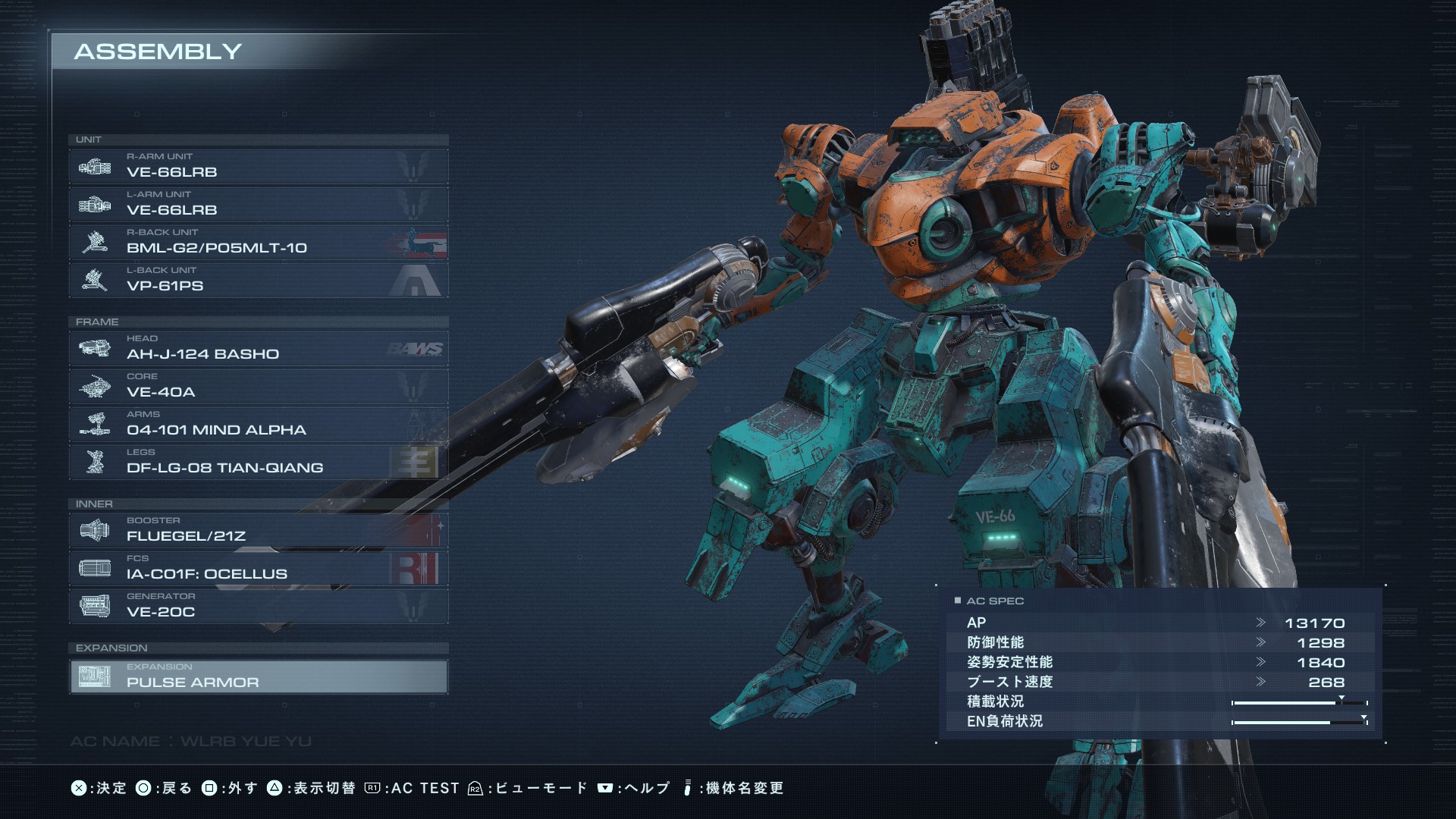1456x819 pixels.
Task: Change the VE-20C generator
Action: coord(258,606)
